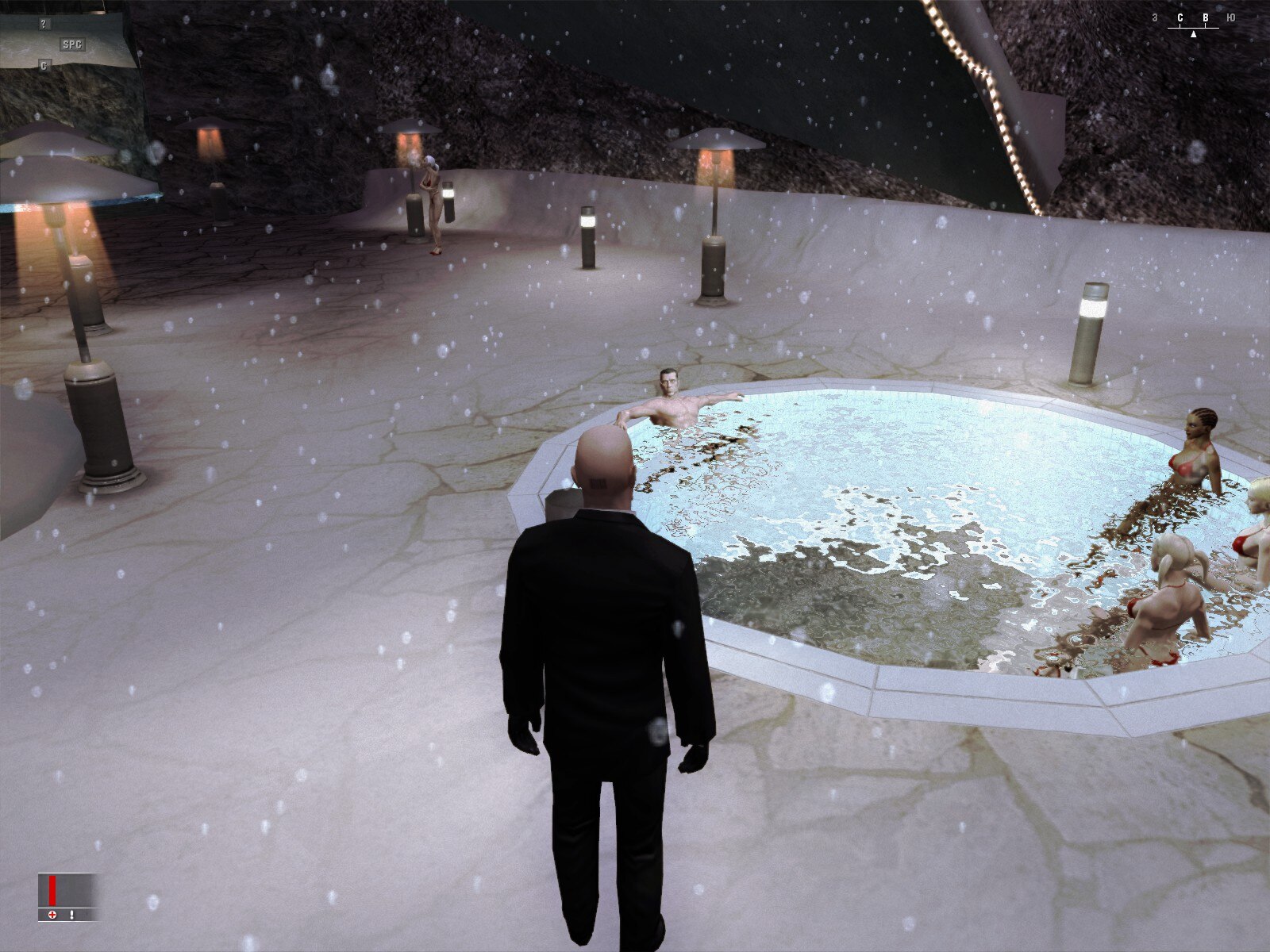Click the Ю (south) letter on the compass
Screen dimensions: 1270x952
(x=1230, y=17)
